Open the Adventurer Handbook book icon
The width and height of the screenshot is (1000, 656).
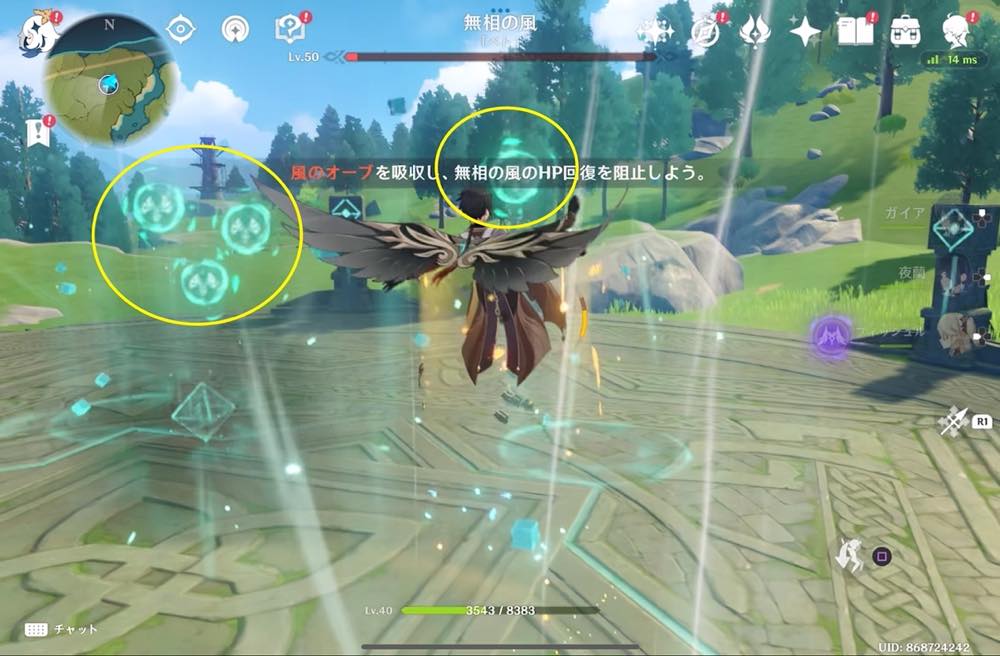855,31
